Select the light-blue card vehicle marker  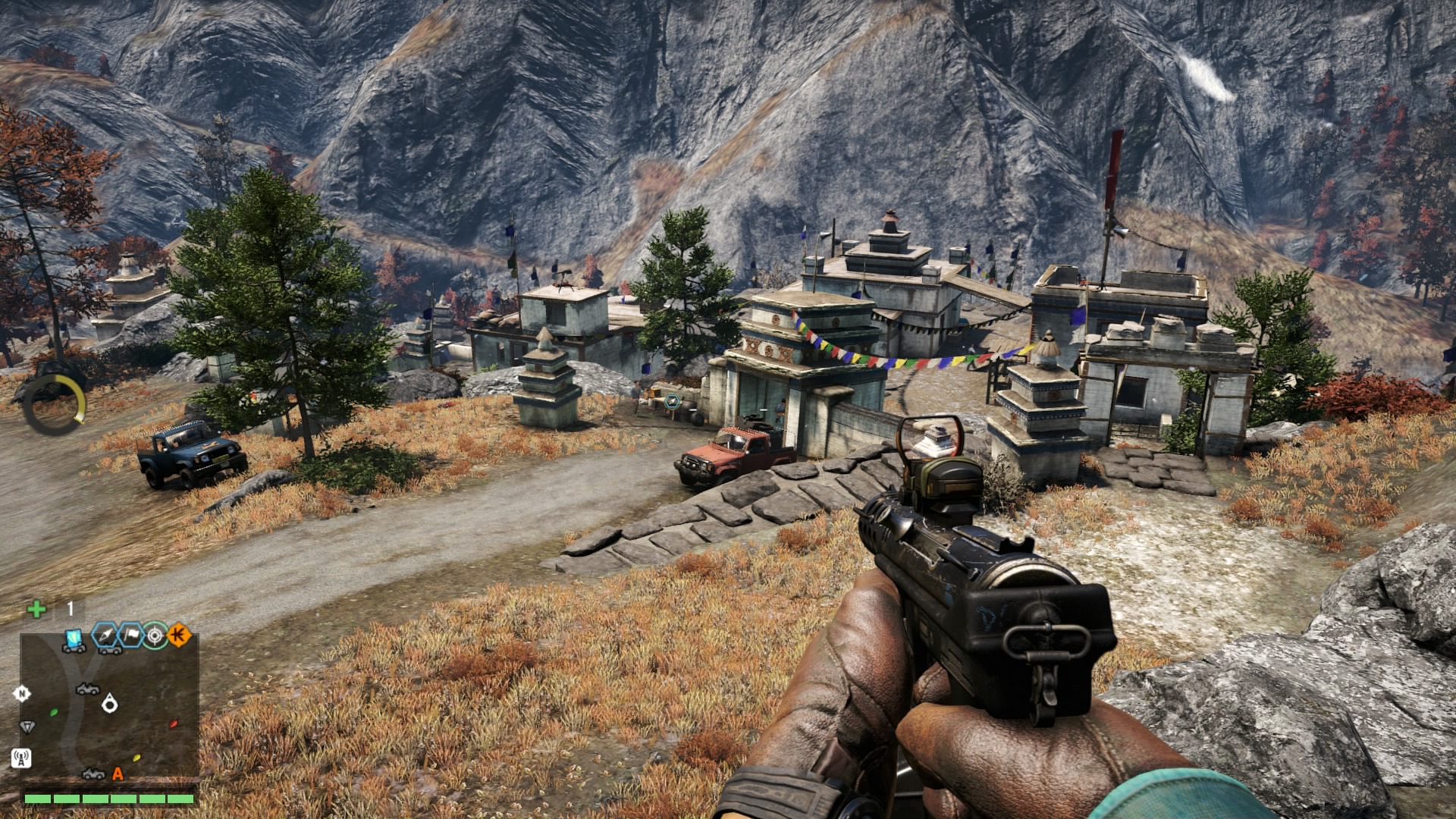click(74, 640)
